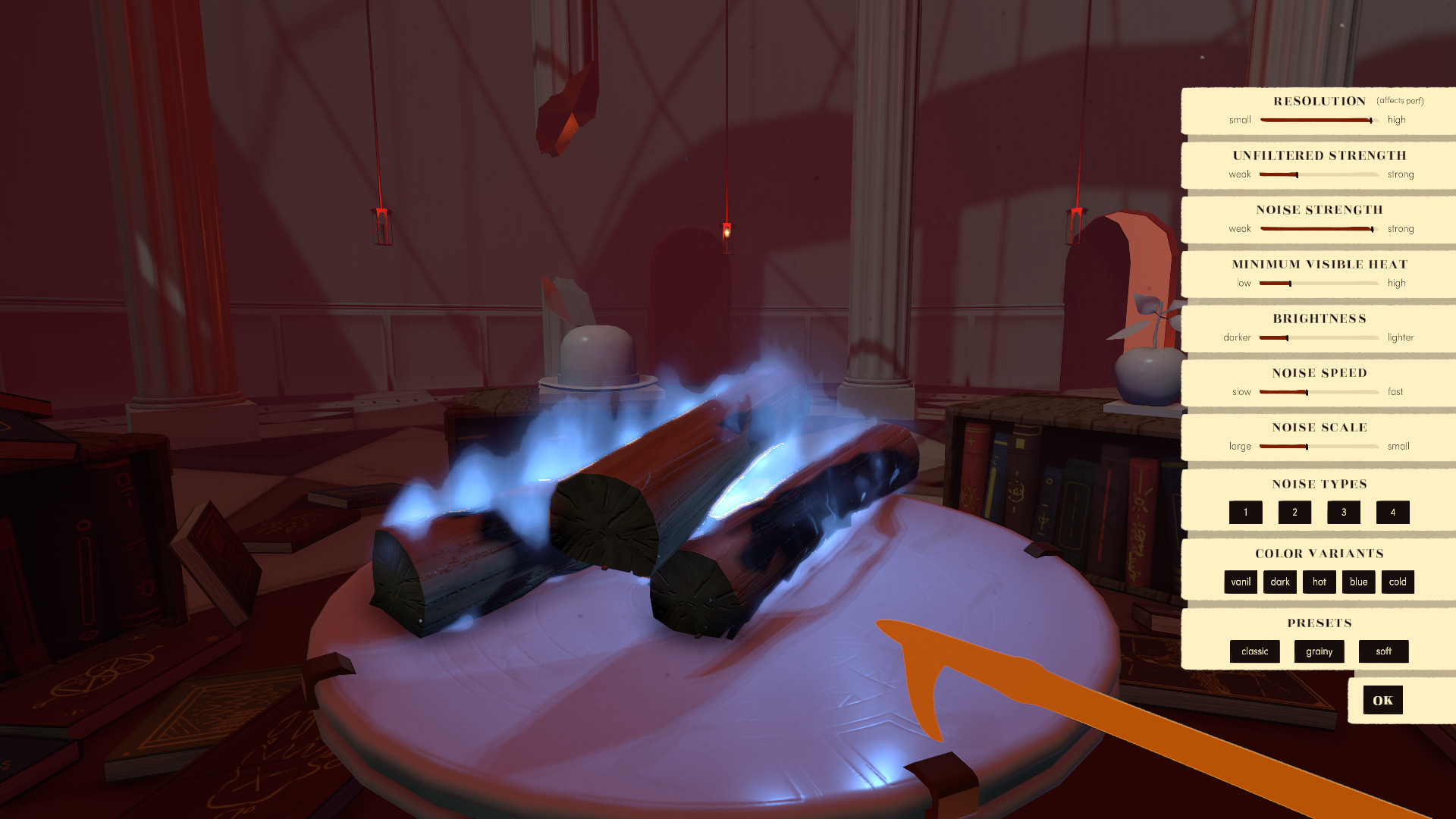Screen dimensions: 1456x819
Task: Select noise type 2
Action: pyautogui.click(x=1294, y=512)
